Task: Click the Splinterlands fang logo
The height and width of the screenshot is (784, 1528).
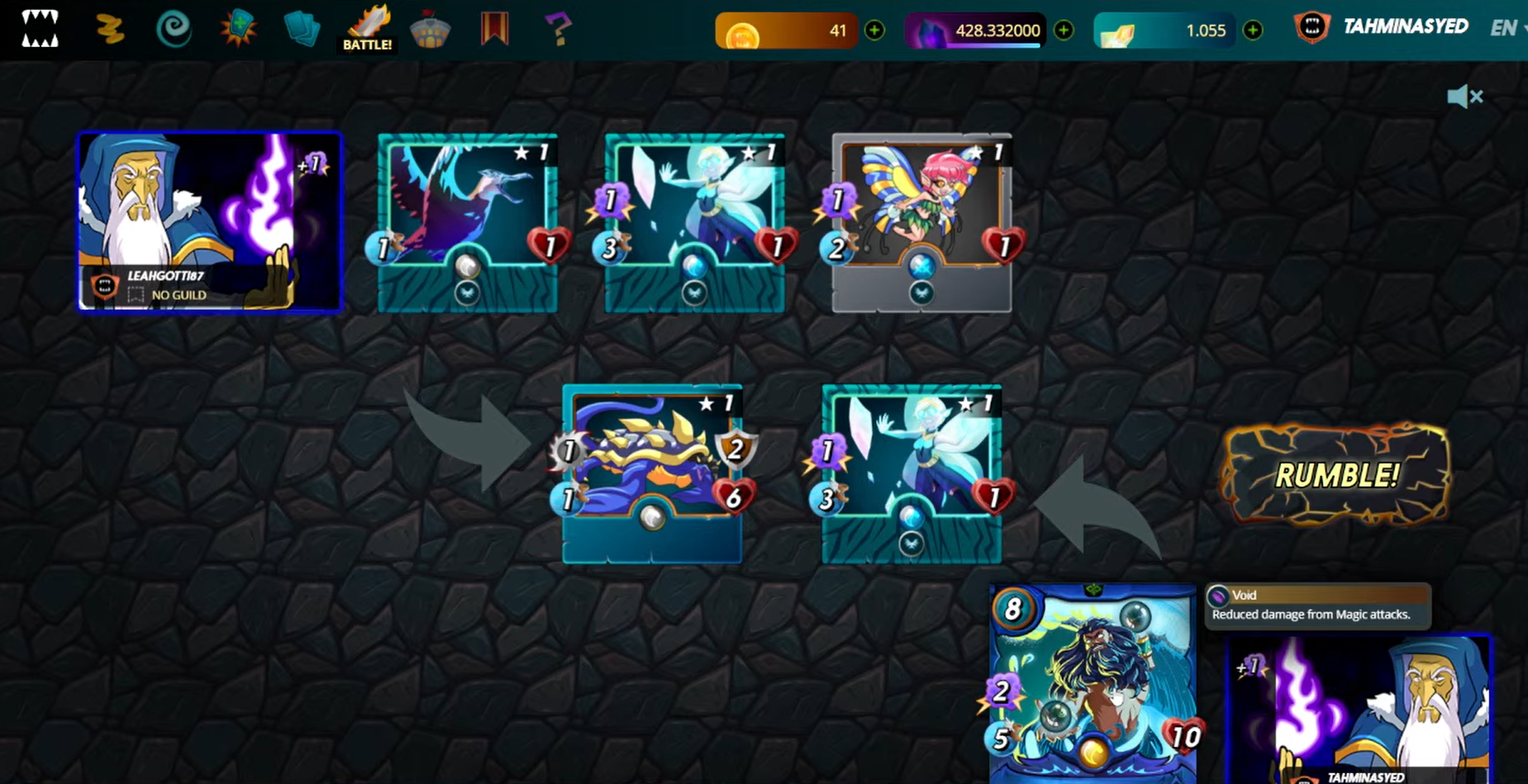Action: [x=40, y=29]
